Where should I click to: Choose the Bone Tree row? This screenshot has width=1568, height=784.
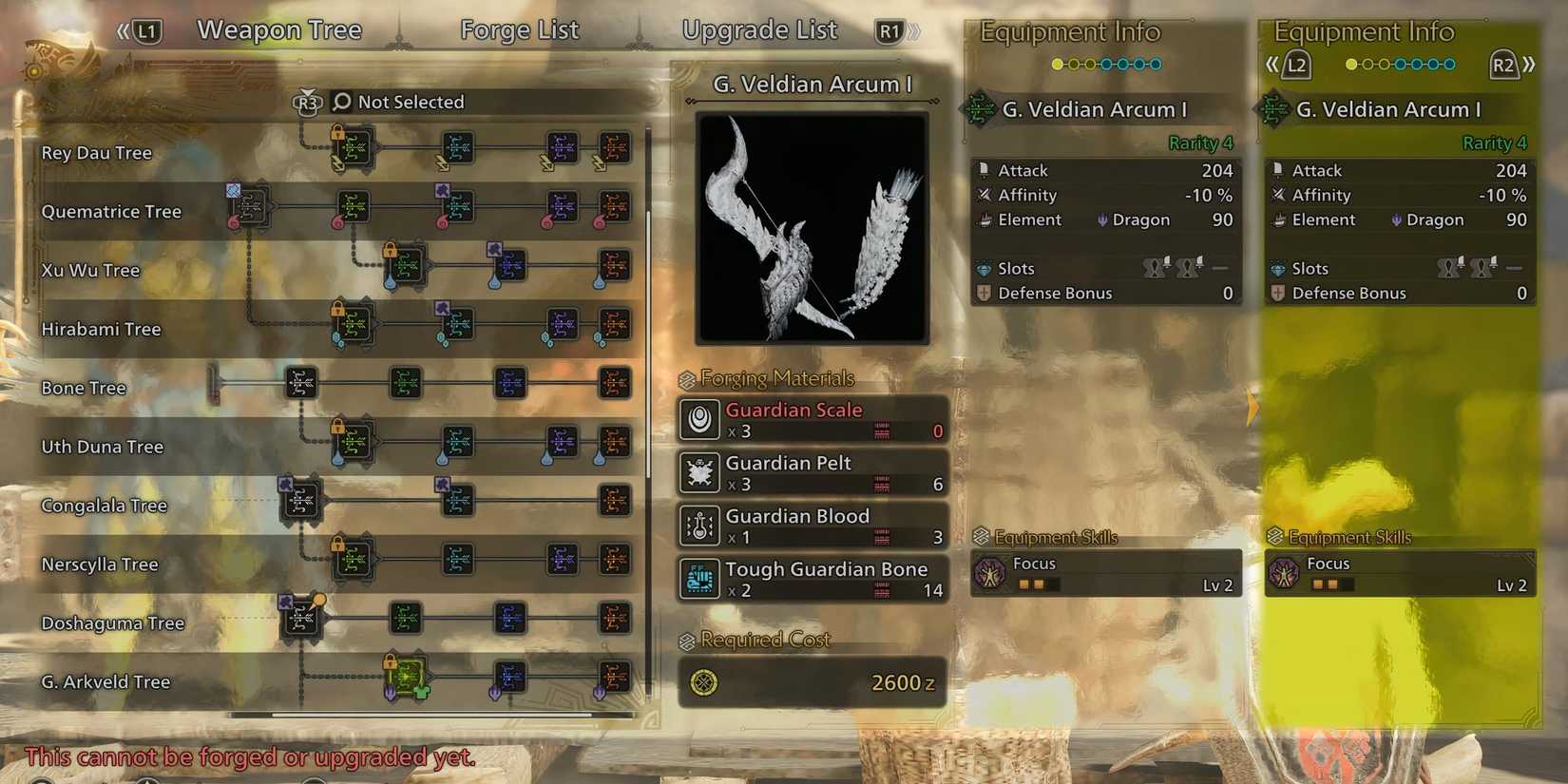pos(84,388)
